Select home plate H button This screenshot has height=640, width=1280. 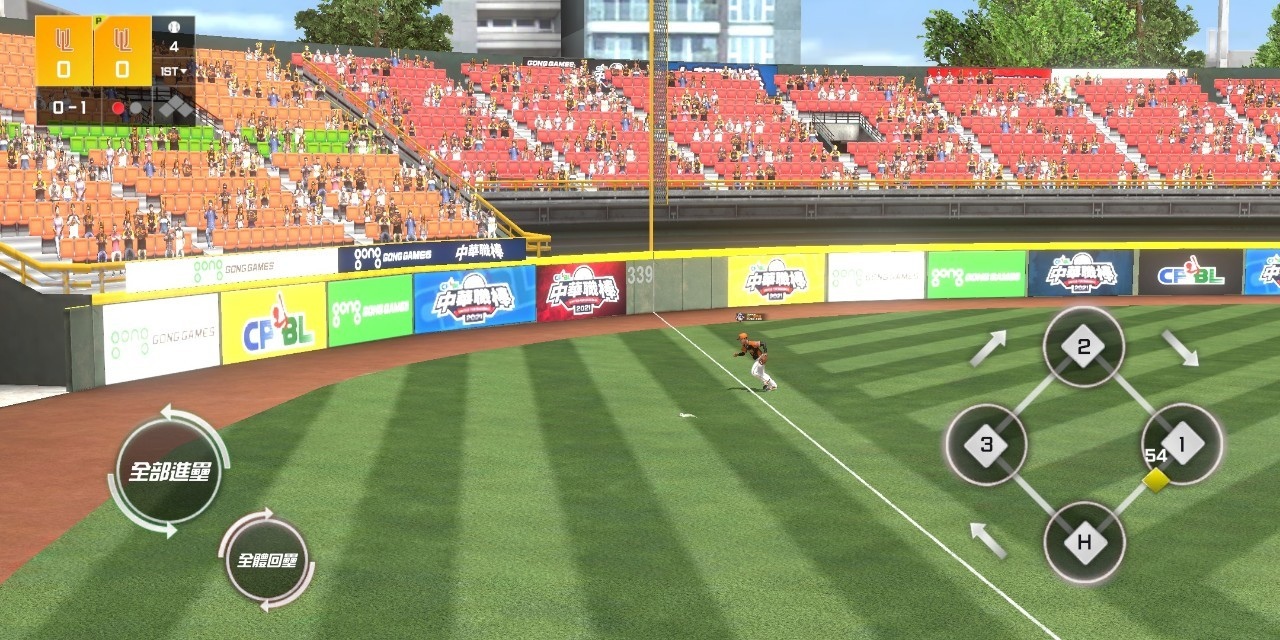[1084, 543]
